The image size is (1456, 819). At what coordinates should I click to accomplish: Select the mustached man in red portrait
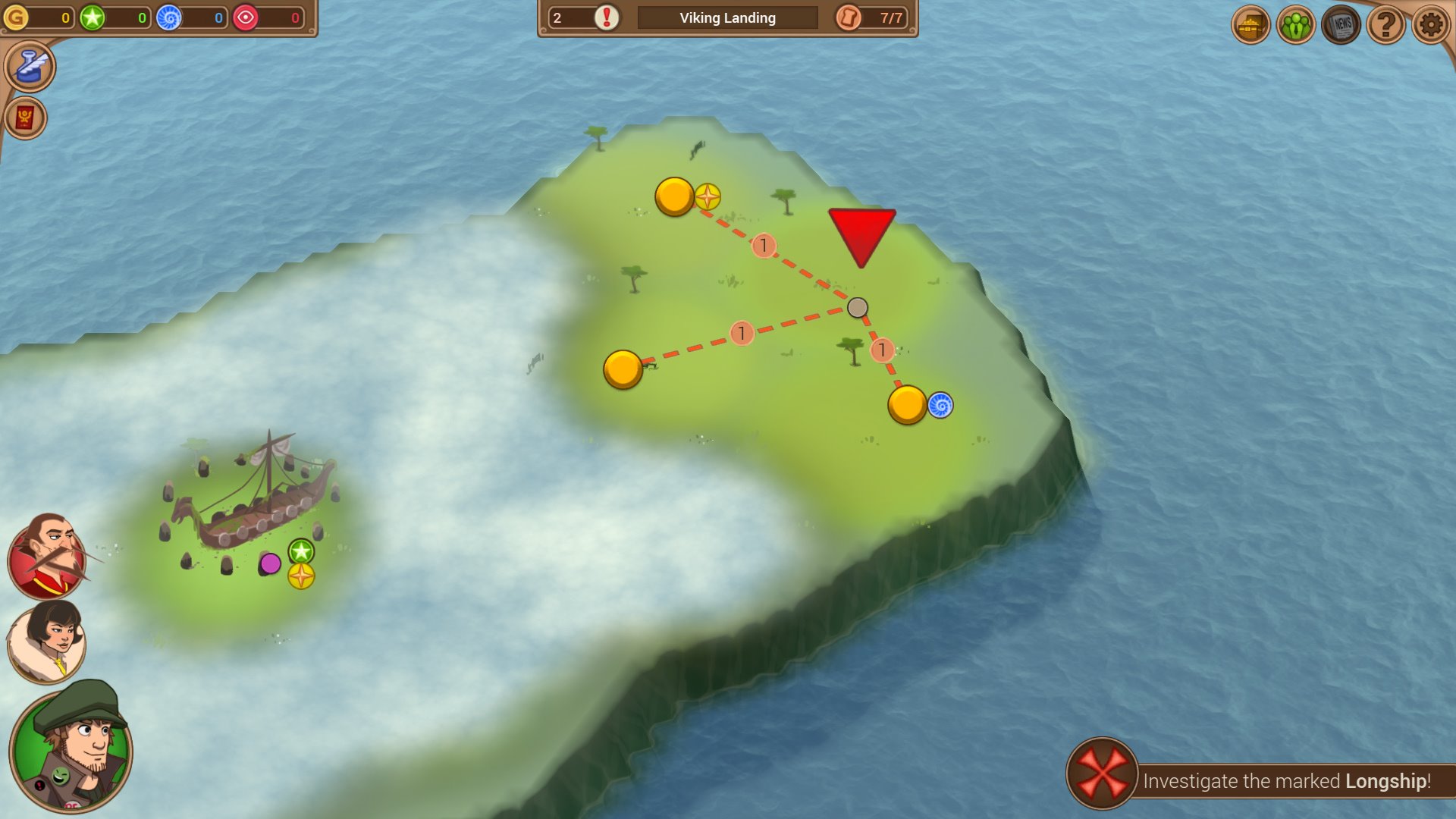(47, 557)
